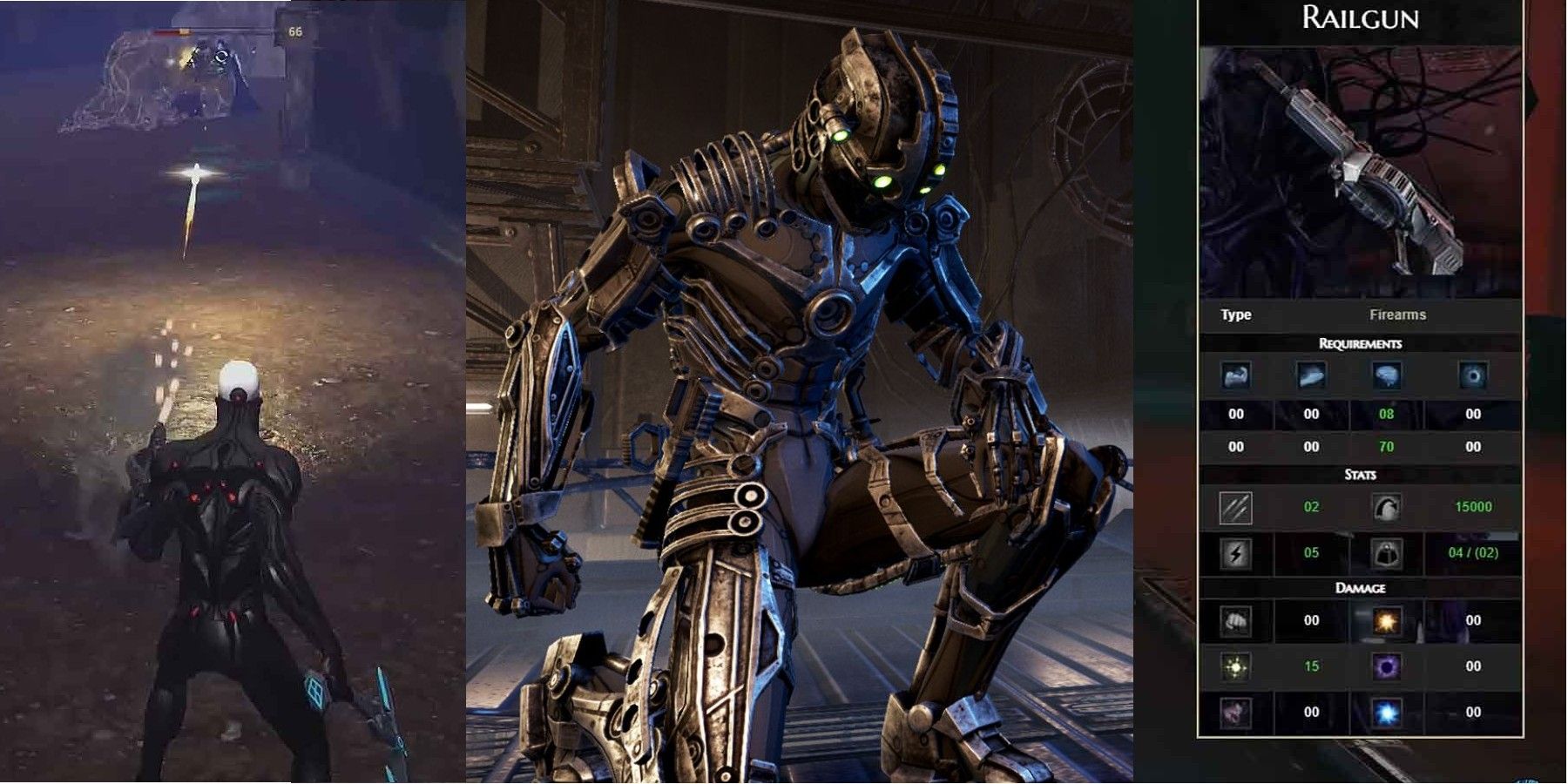Image resolution: width=1568 pixels, height=784 pixels.
Task: Click the purple void damage icon
Action: pos(1390,668)
